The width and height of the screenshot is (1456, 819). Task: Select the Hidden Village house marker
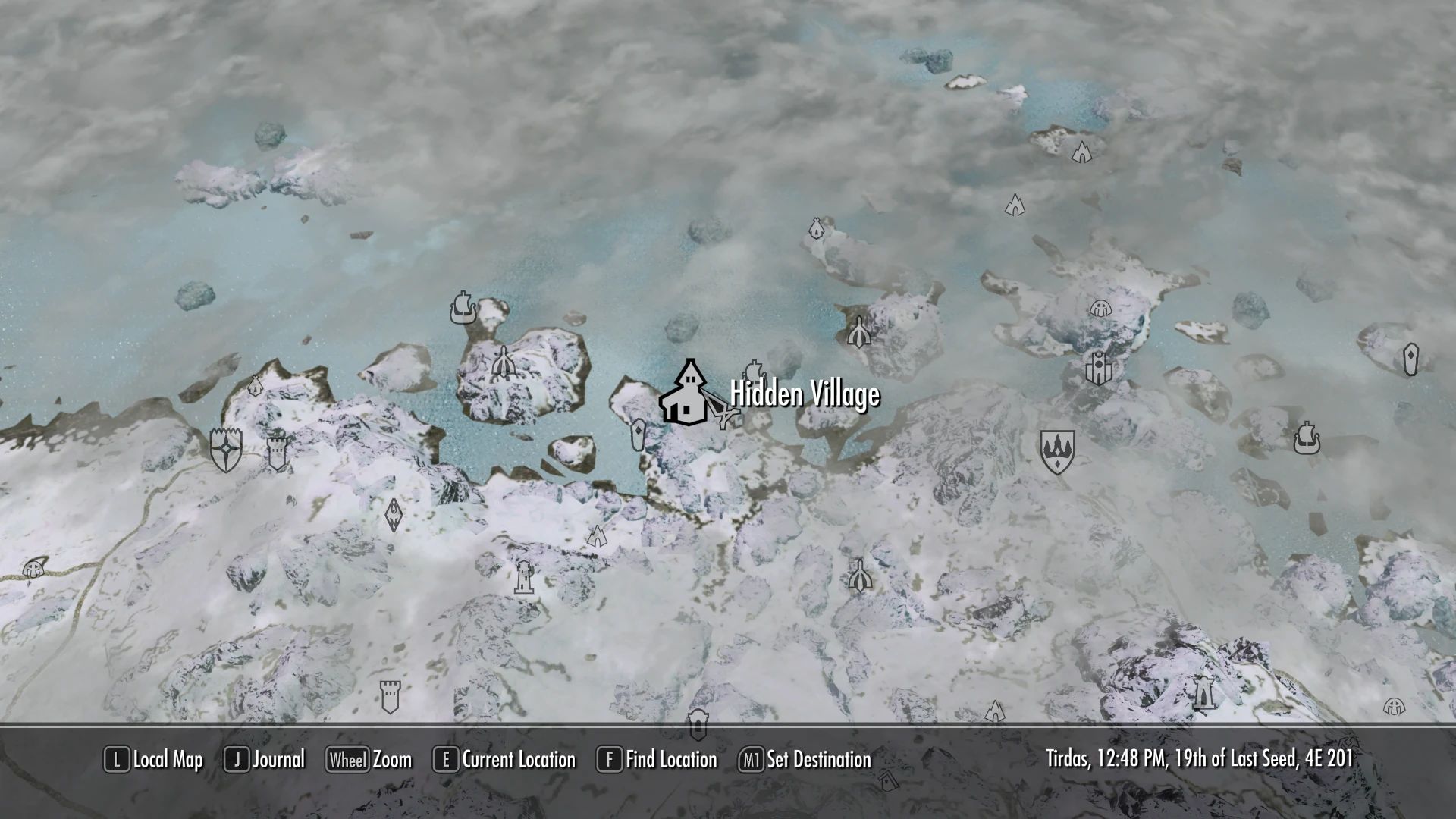[x=686, y=394]
